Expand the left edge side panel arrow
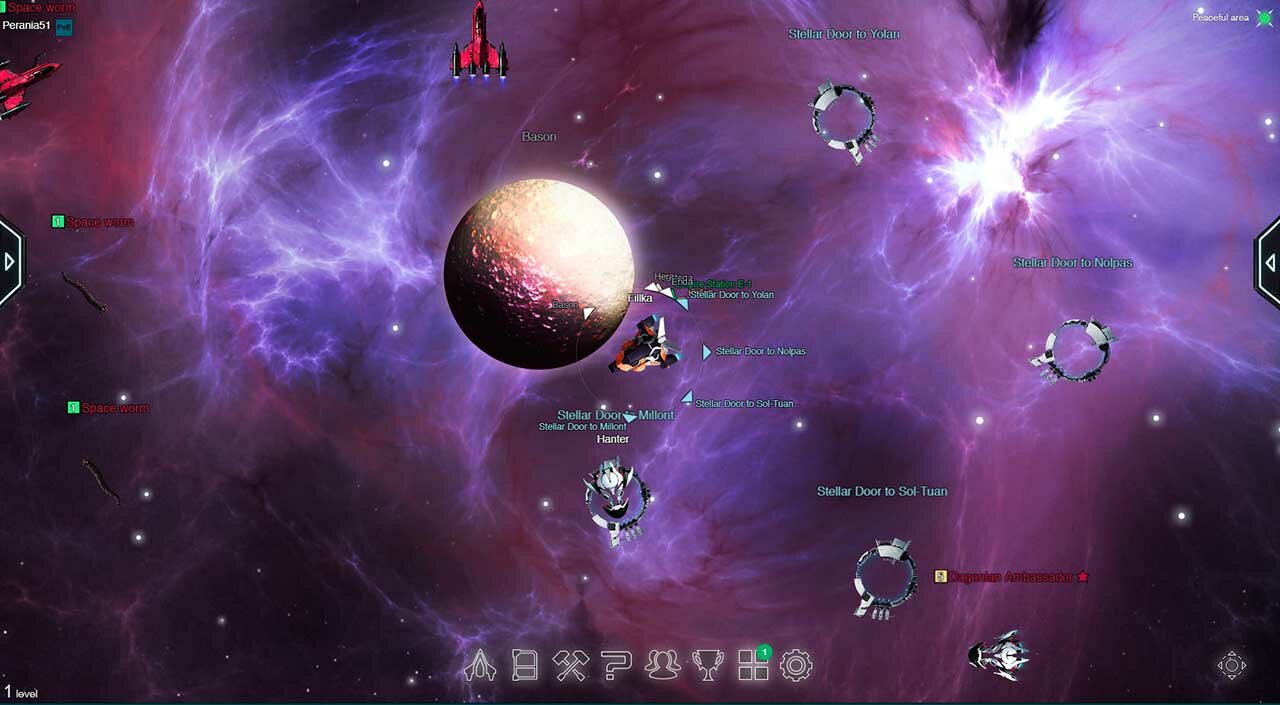1280x705 pixels. 10,262
